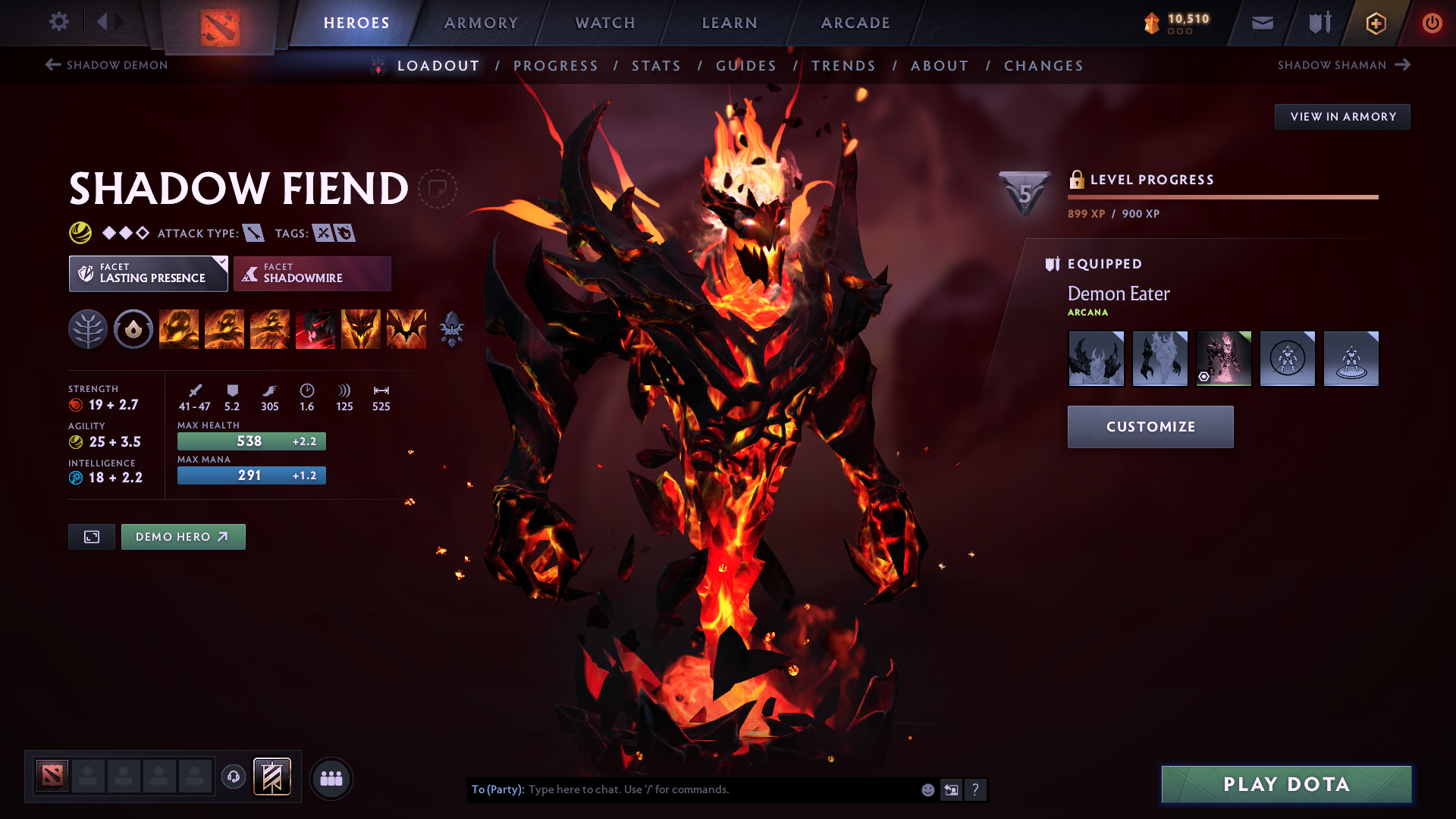Click the voice chat headset icon
The image size is (1456, 819).
[233, 777]
